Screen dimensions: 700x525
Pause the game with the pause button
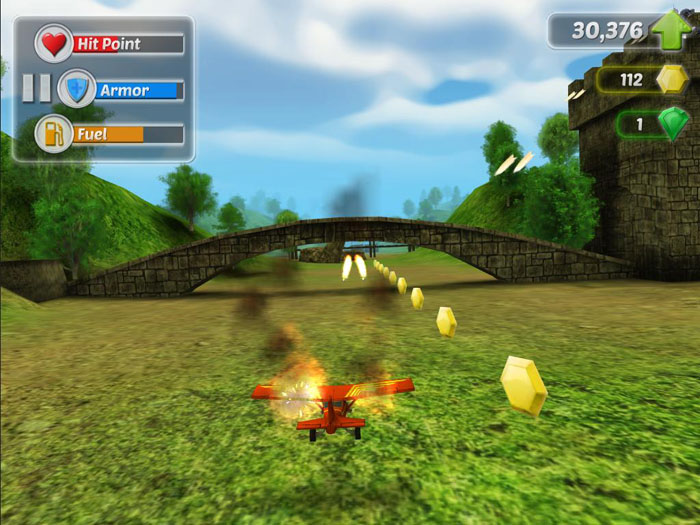pos(36,88)
